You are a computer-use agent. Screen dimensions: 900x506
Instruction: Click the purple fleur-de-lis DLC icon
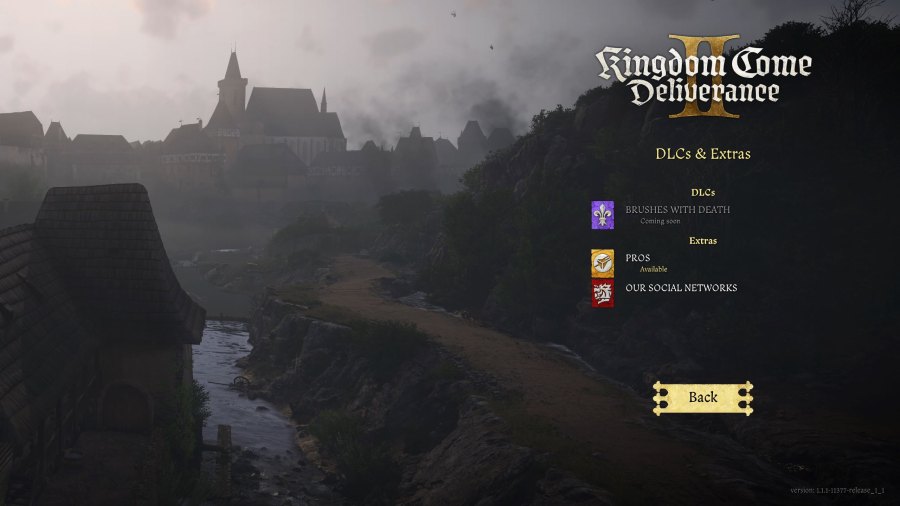point(602,214)
